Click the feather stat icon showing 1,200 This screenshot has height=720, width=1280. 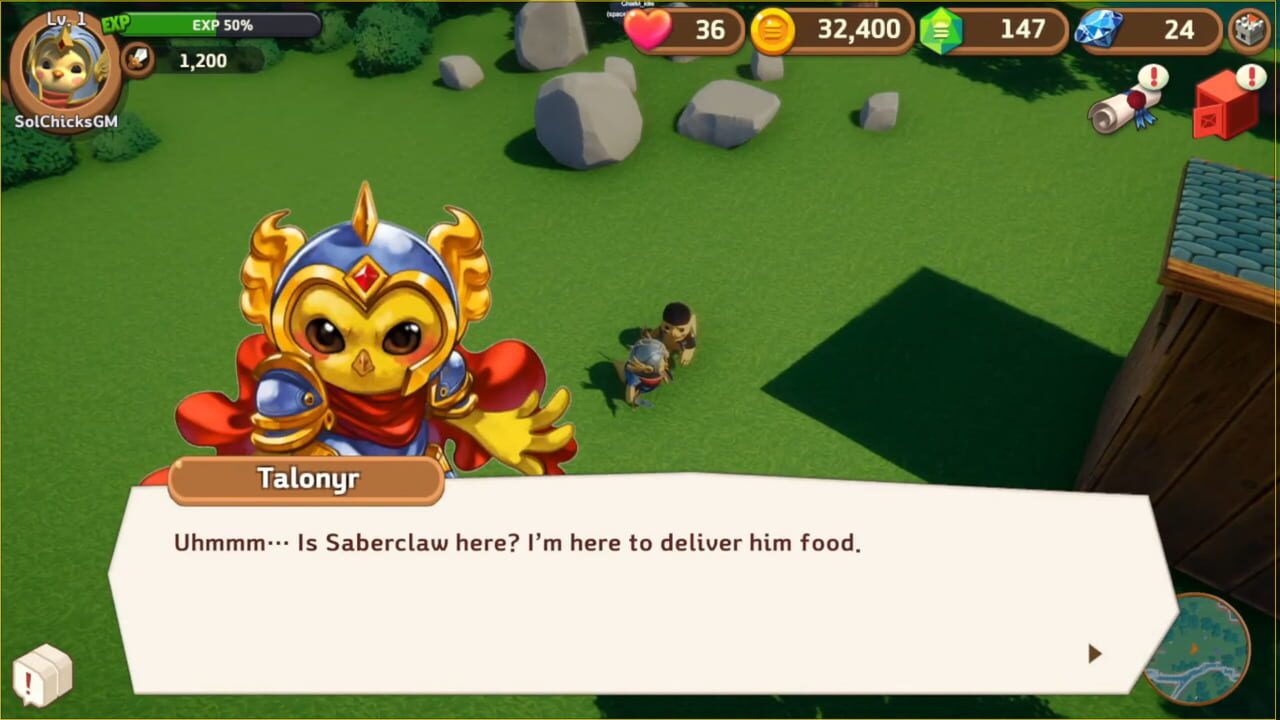[x=139, y=59]
